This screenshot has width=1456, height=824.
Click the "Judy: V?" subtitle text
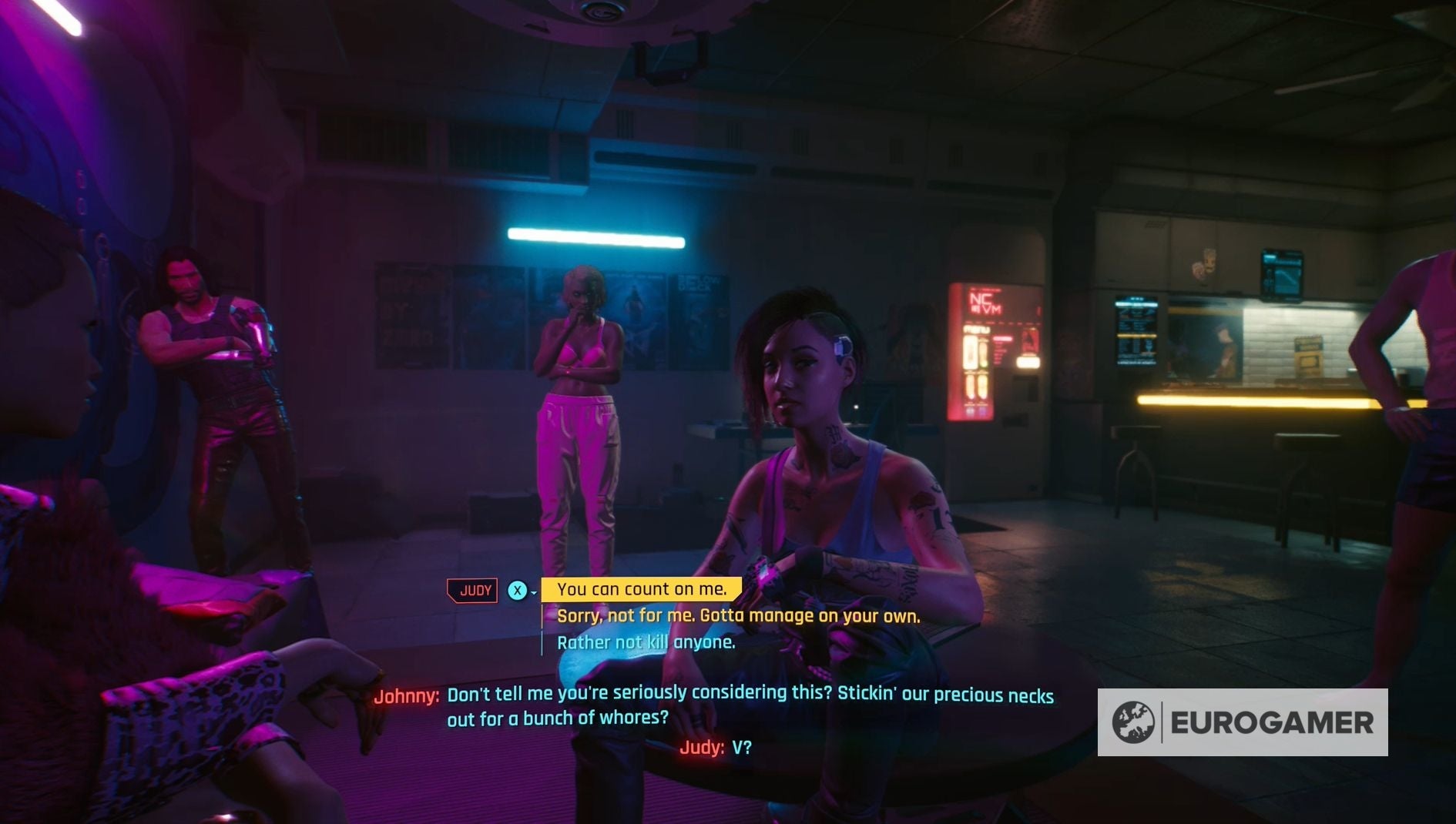pyautogui.click(x=716, y=746)
